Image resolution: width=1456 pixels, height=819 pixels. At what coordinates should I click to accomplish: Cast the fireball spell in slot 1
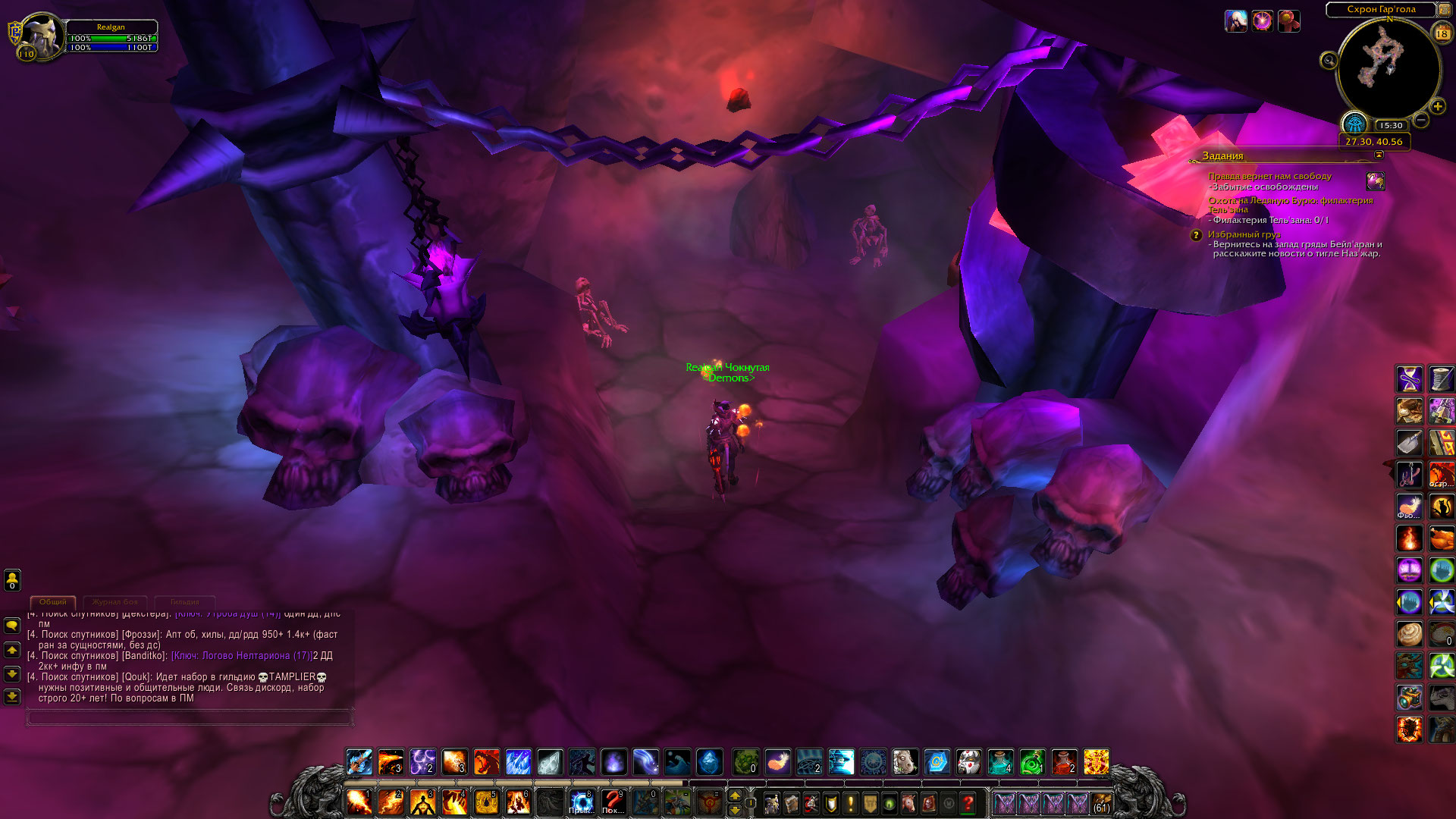(x=359, y=802)
